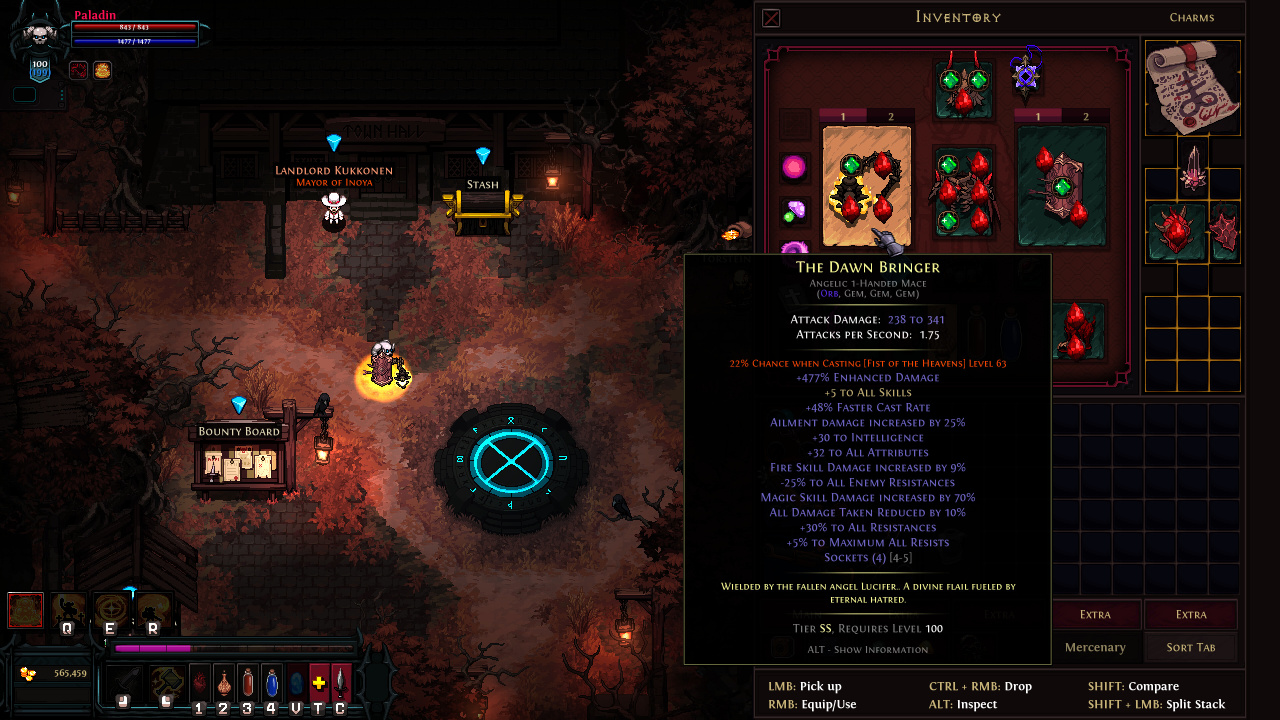Select the equipped body armor slot
The image size is (1280, 720).
tap(963, 192)
